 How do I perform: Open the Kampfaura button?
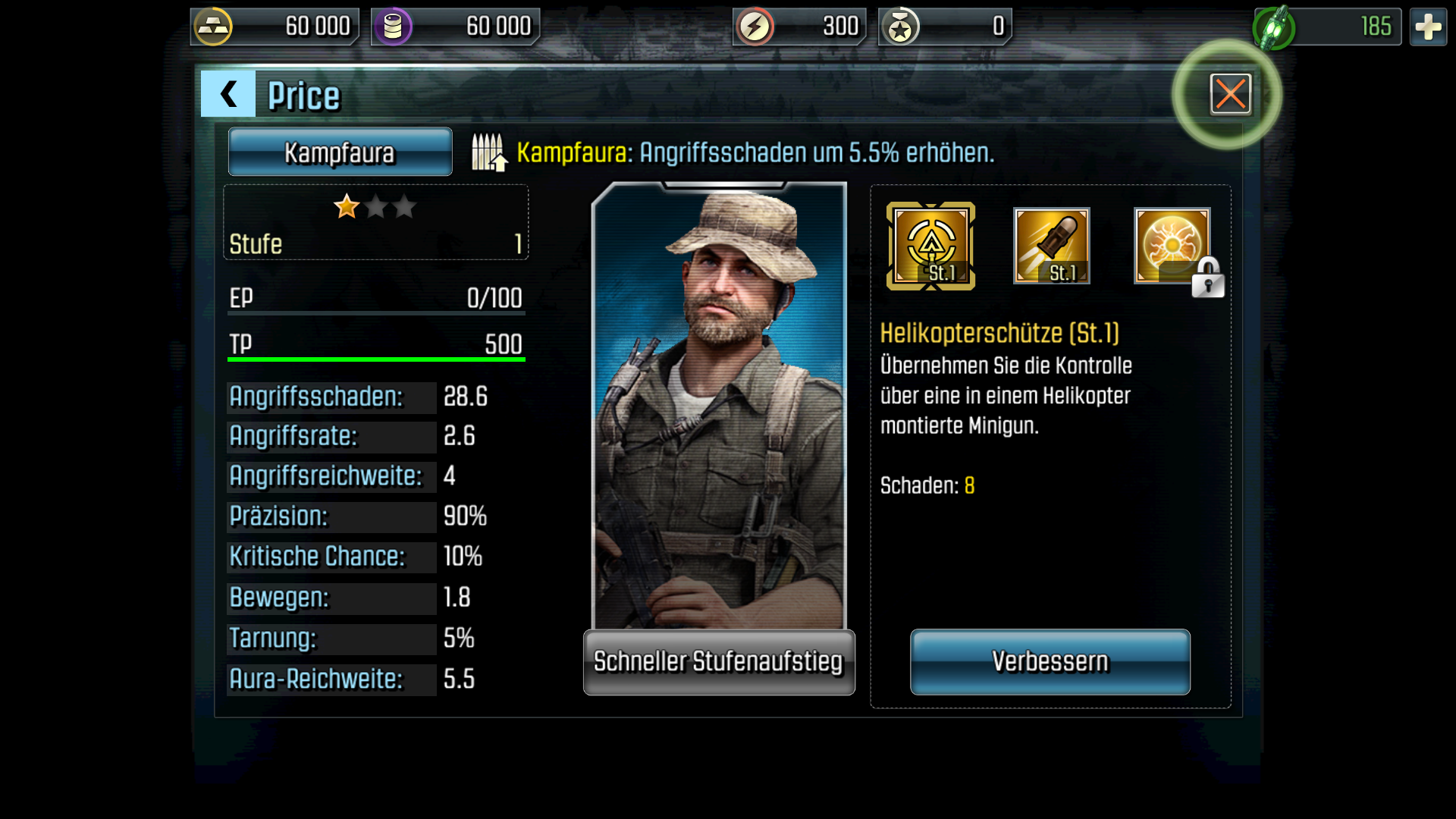pos(340,152)
